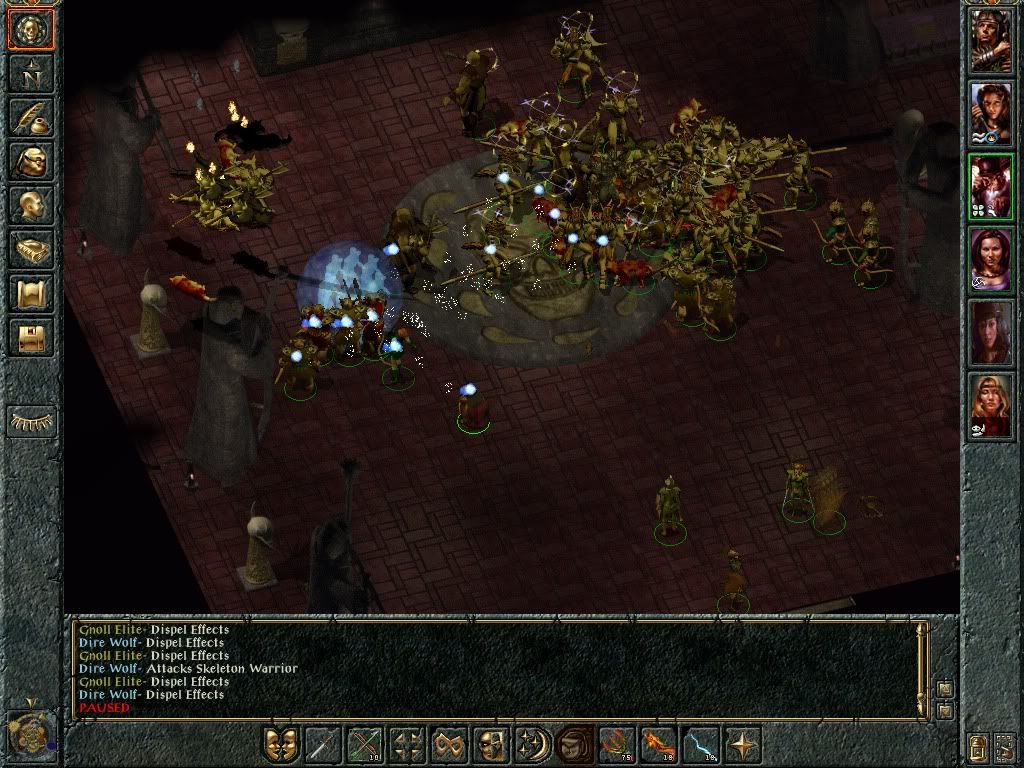Toggle the rest eyelid button
The width and height of the screenshot is (1024, 768).
(31, 421)
